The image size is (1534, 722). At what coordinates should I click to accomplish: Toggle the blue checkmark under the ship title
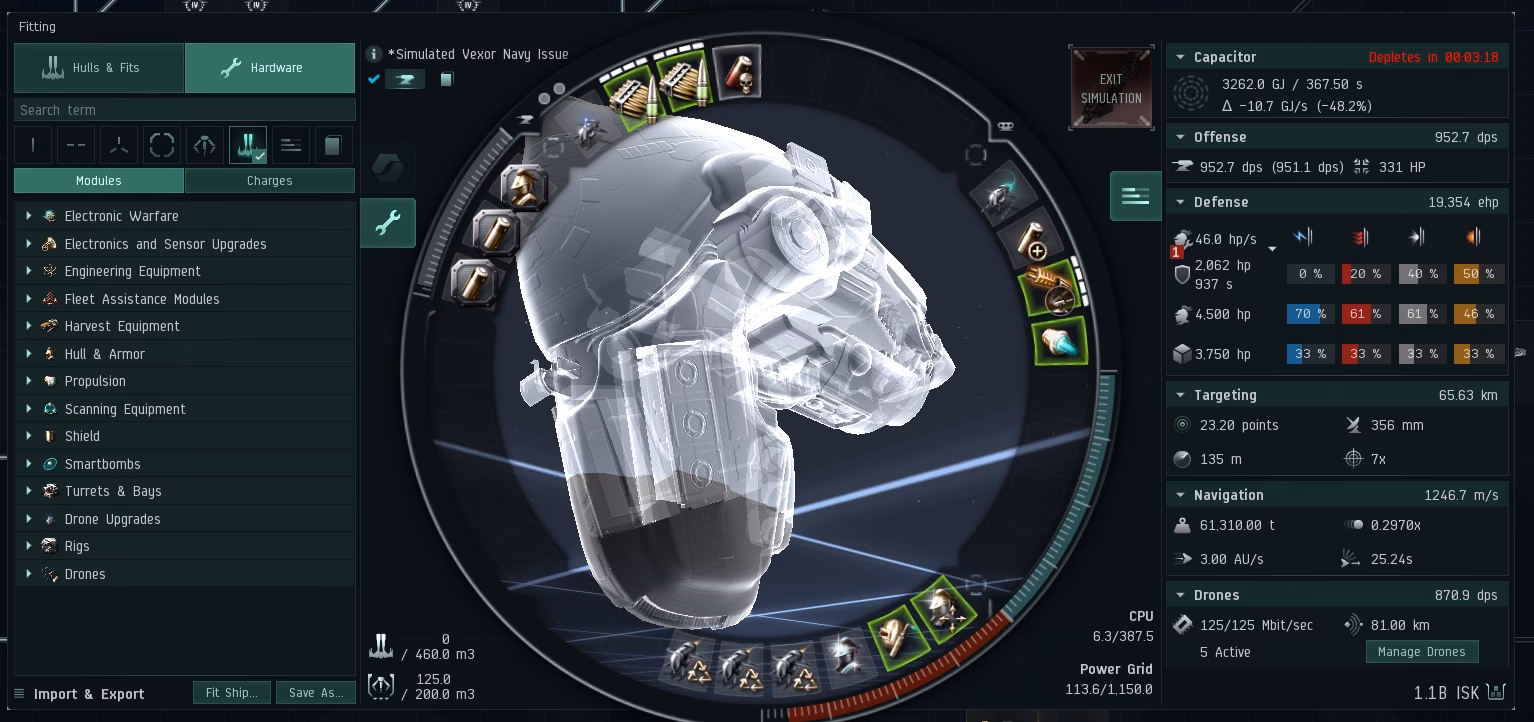[x=373, y=79]
